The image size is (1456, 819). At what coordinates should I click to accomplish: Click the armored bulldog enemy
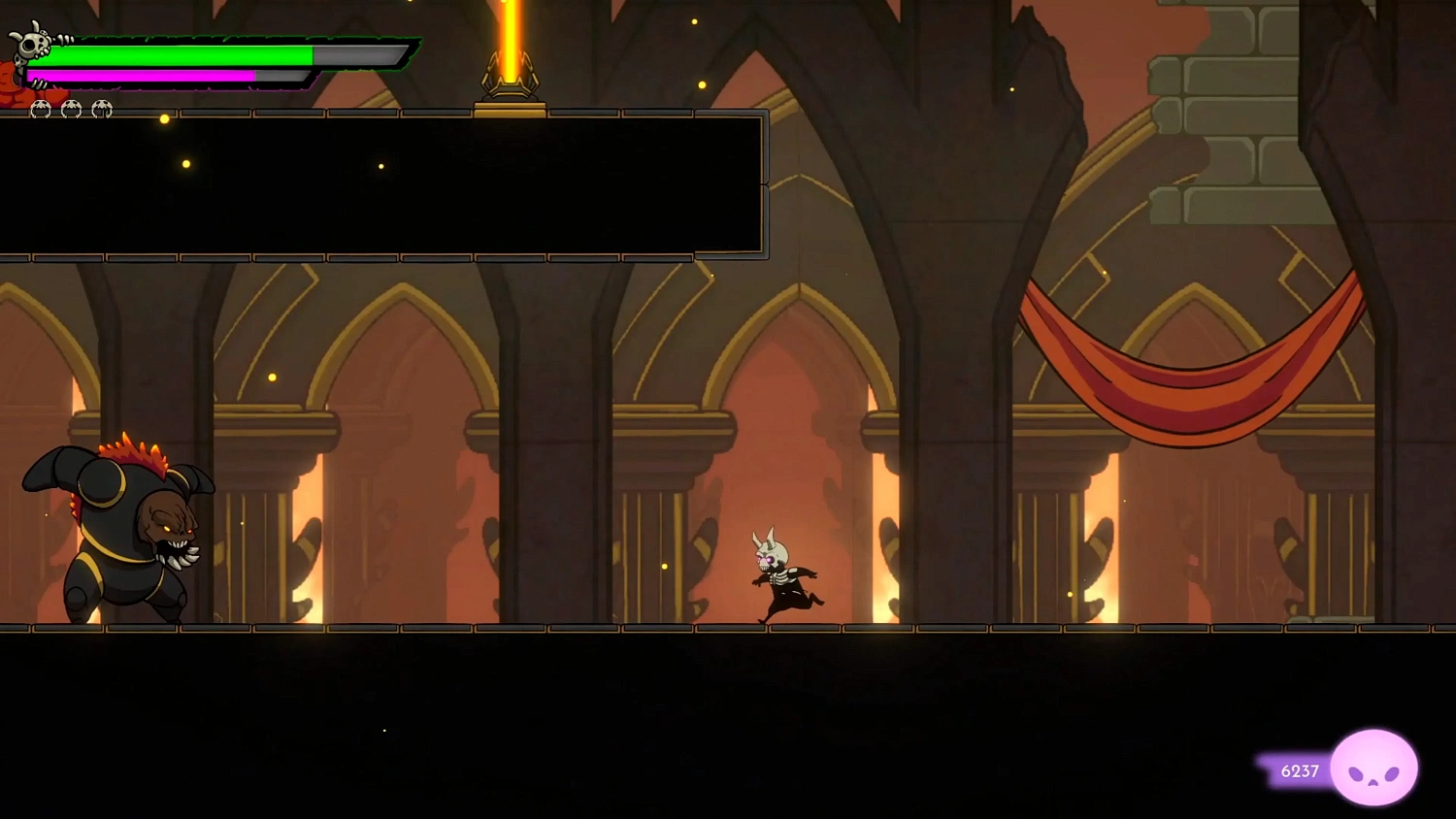click(116, 534)
